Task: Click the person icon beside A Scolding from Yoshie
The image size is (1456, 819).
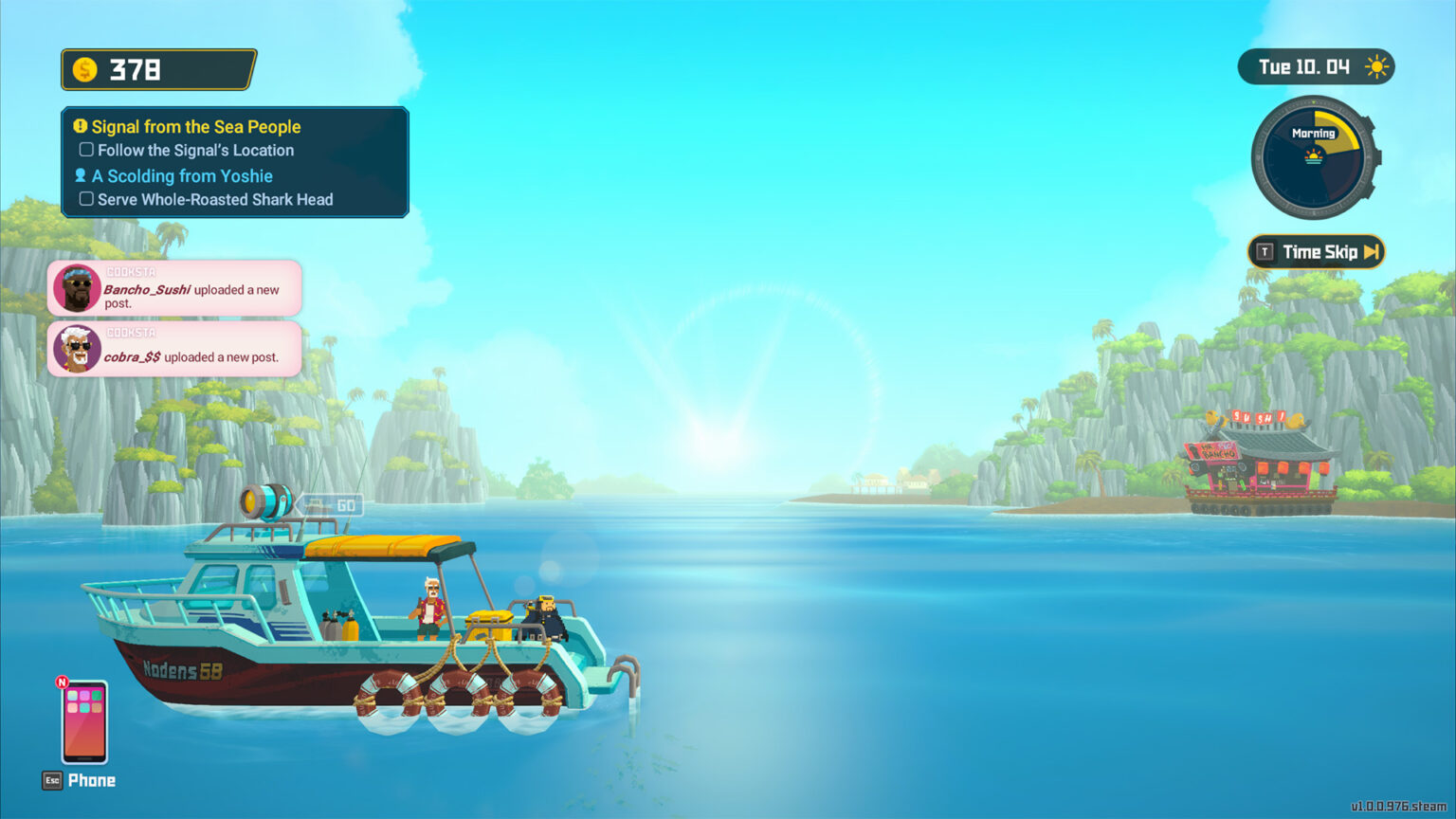Action: coord(80,175)
